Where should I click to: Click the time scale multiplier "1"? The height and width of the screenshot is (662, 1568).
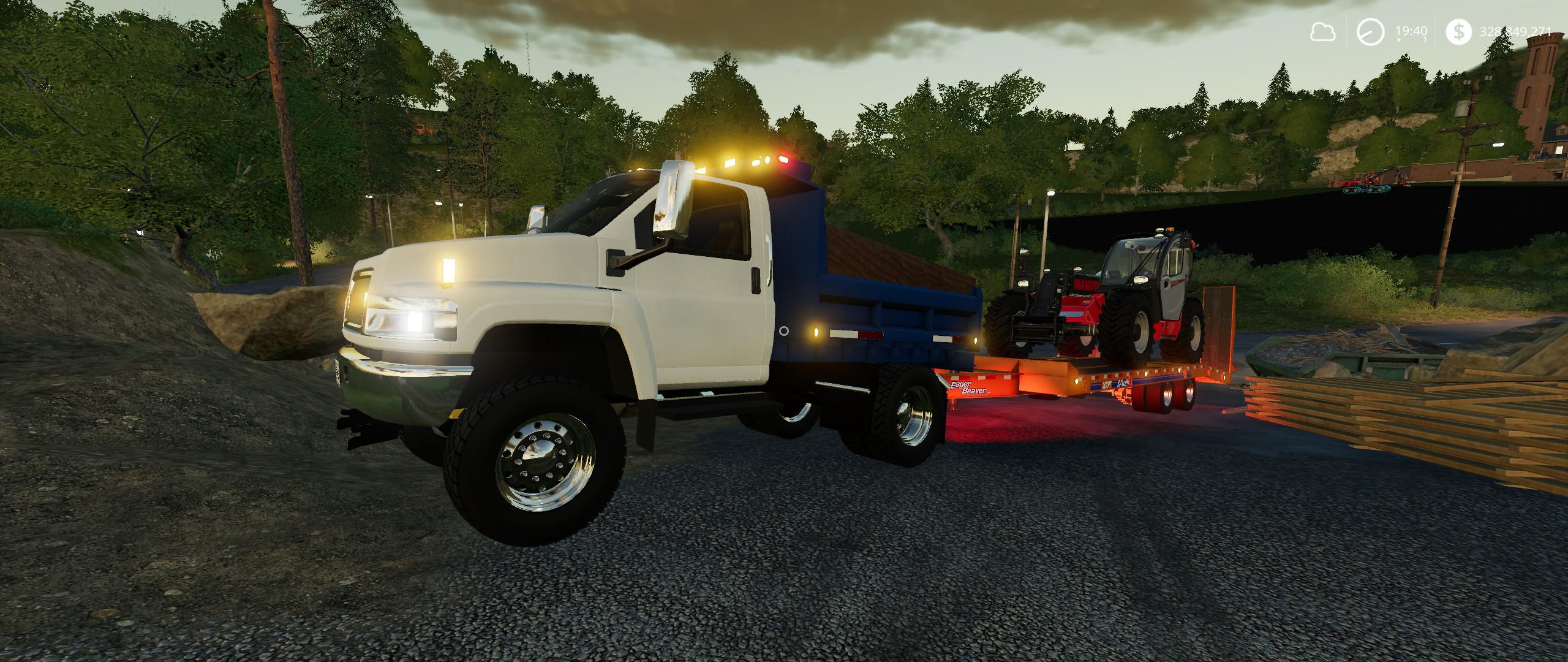point(1424,39)
